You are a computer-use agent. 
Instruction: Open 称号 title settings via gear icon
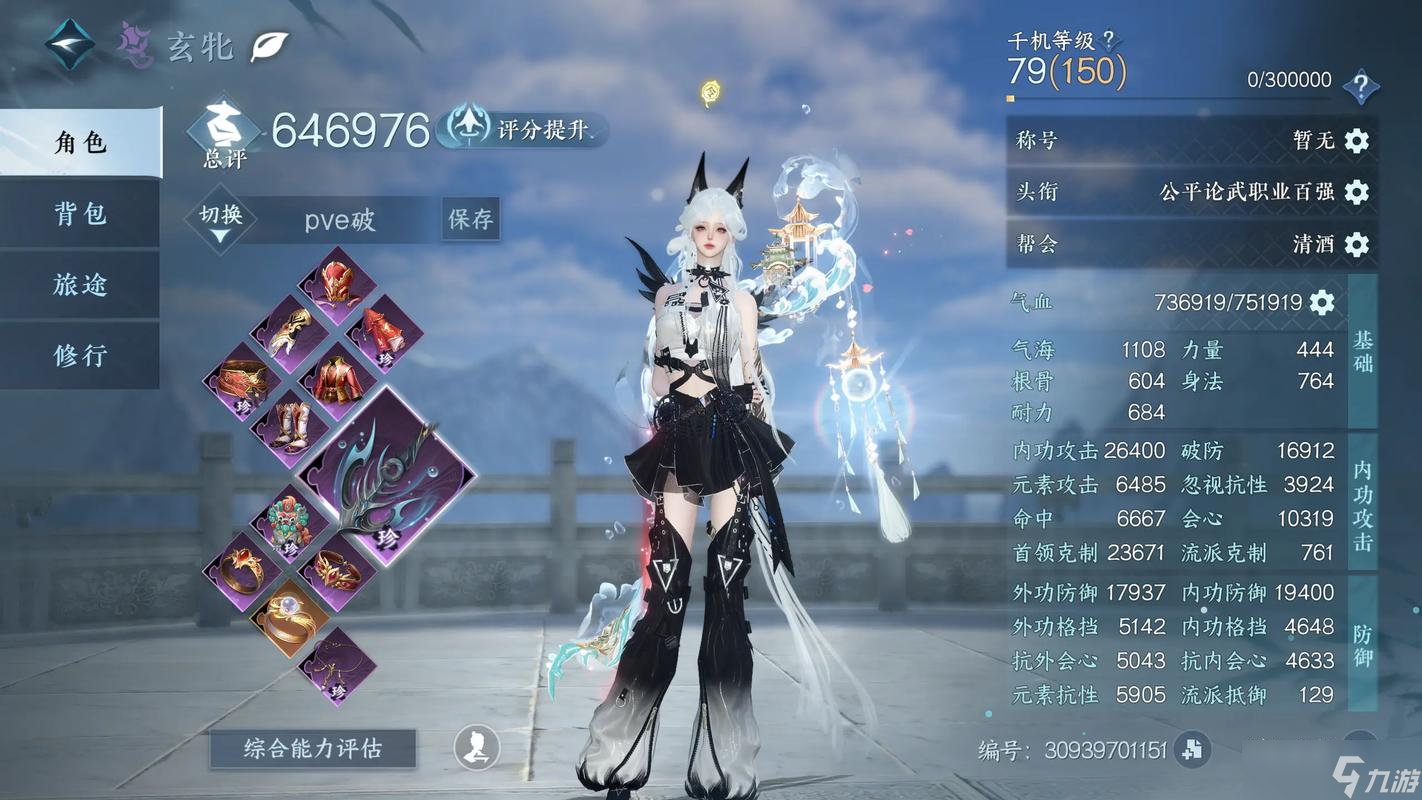(x=1355, y=141)
